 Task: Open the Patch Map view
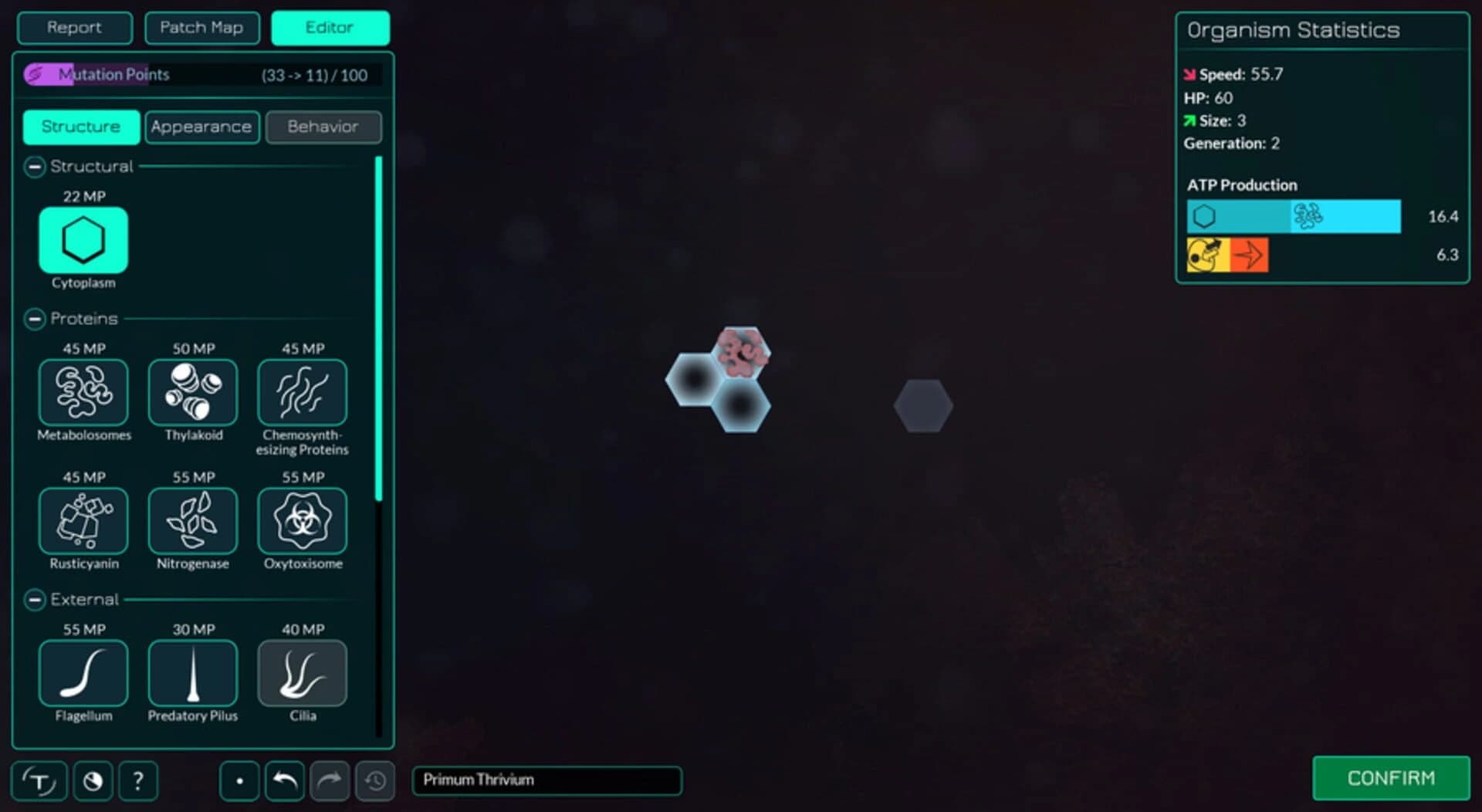click(x=201, y=28)
